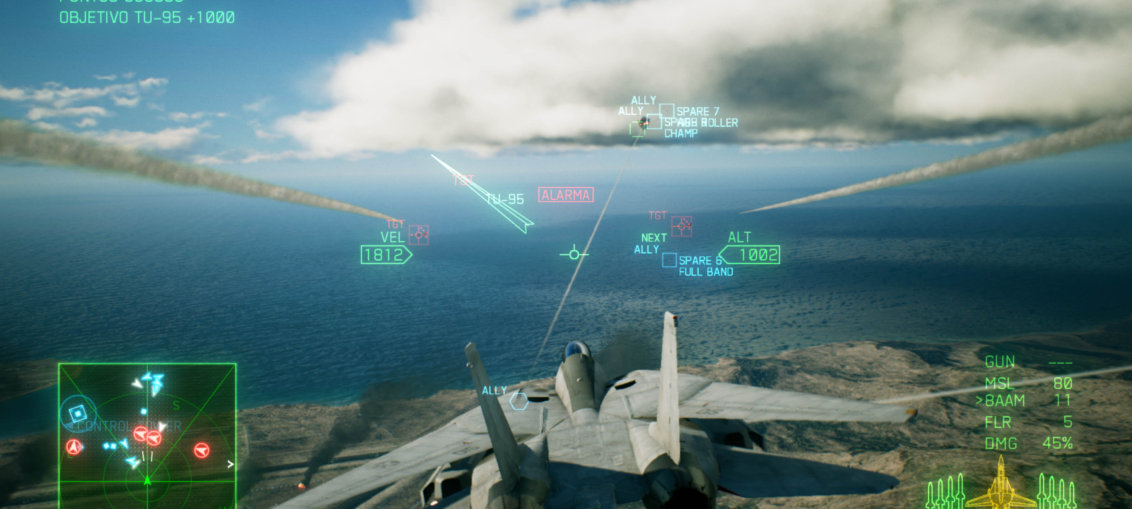Click the OBJETIVO TU-95 objective tracker
The height and width of the screenshot is (509, 1132).
tap(147, 18)
